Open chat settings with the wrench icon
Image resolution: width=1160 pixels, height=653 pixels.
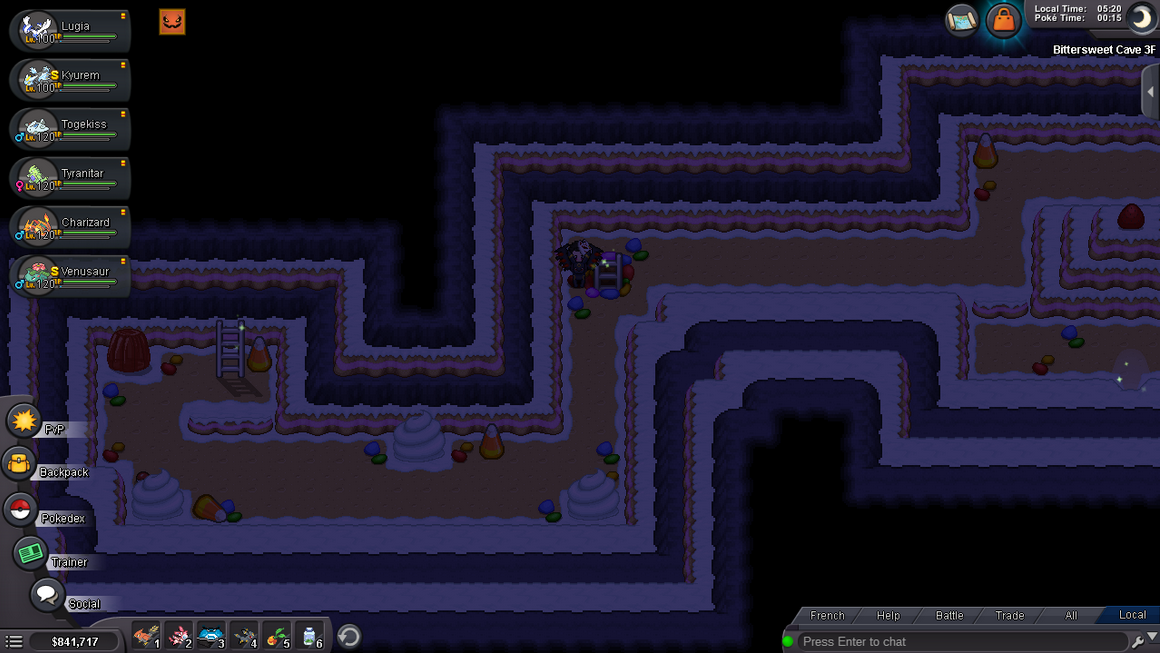(1138, 641)
